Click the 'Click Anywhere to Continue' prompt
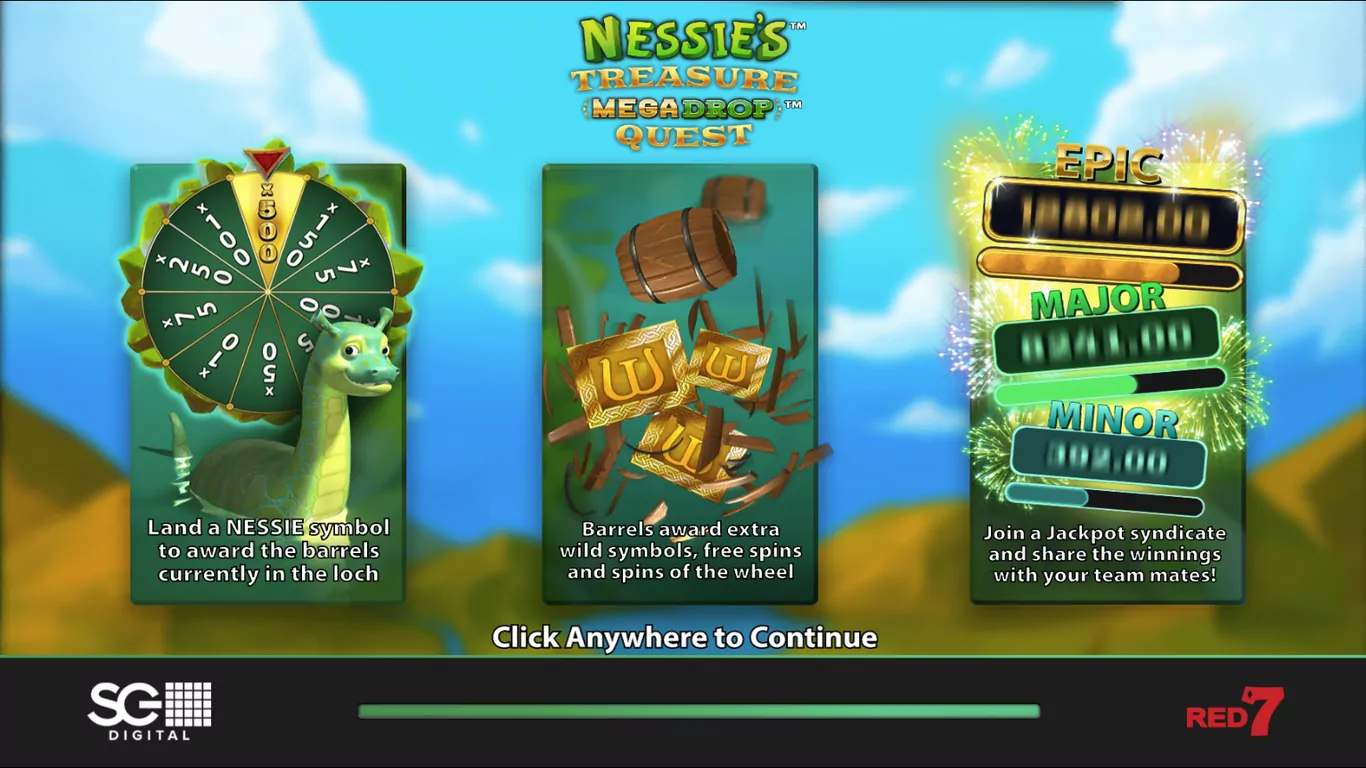This screenshot has height=768, width=1366. pos(684,637)
